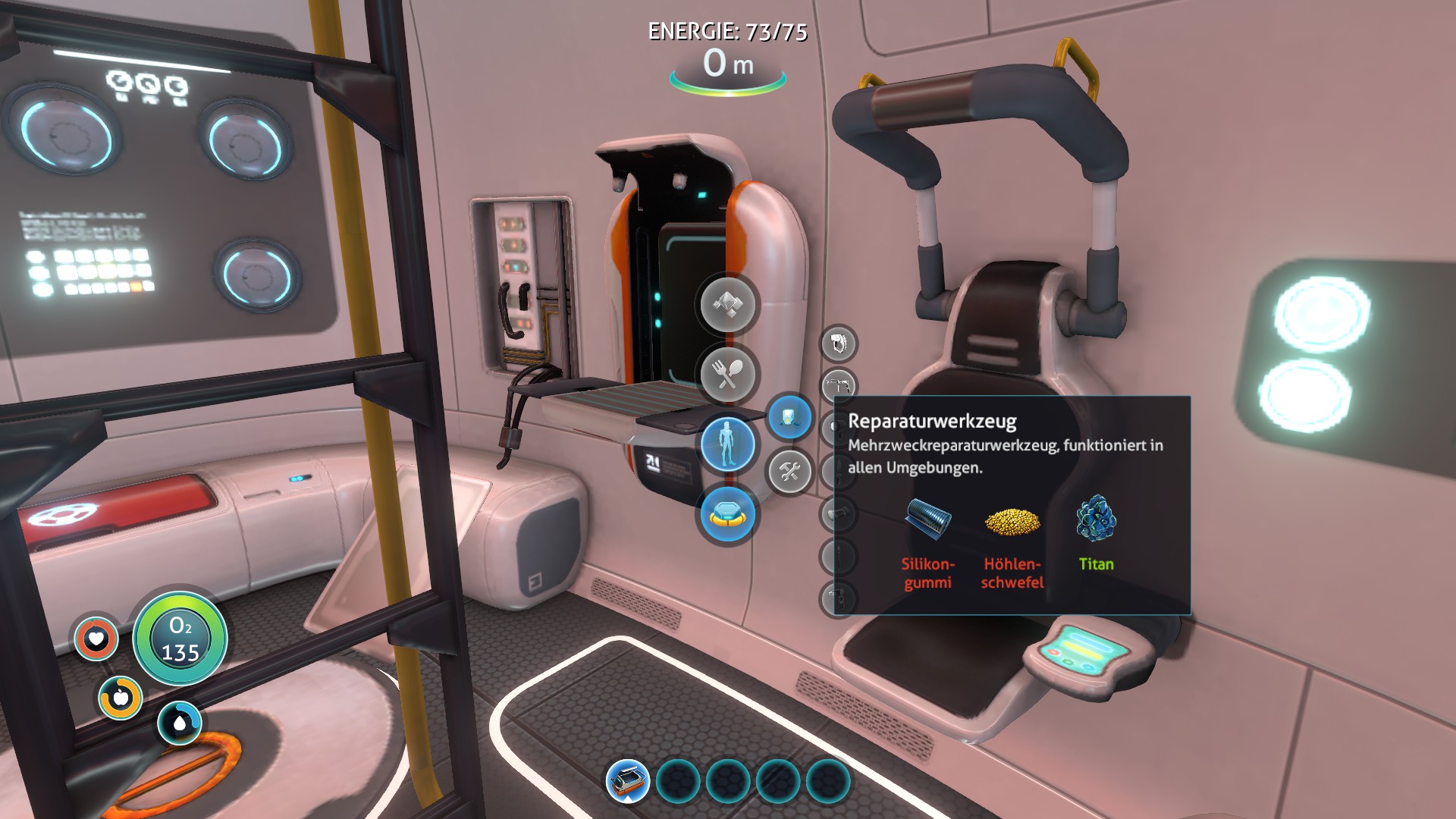Viewport: 1456px width, 819px height.
Task: Select the first quick slot's orange-based device
Action: pos(628,781)
